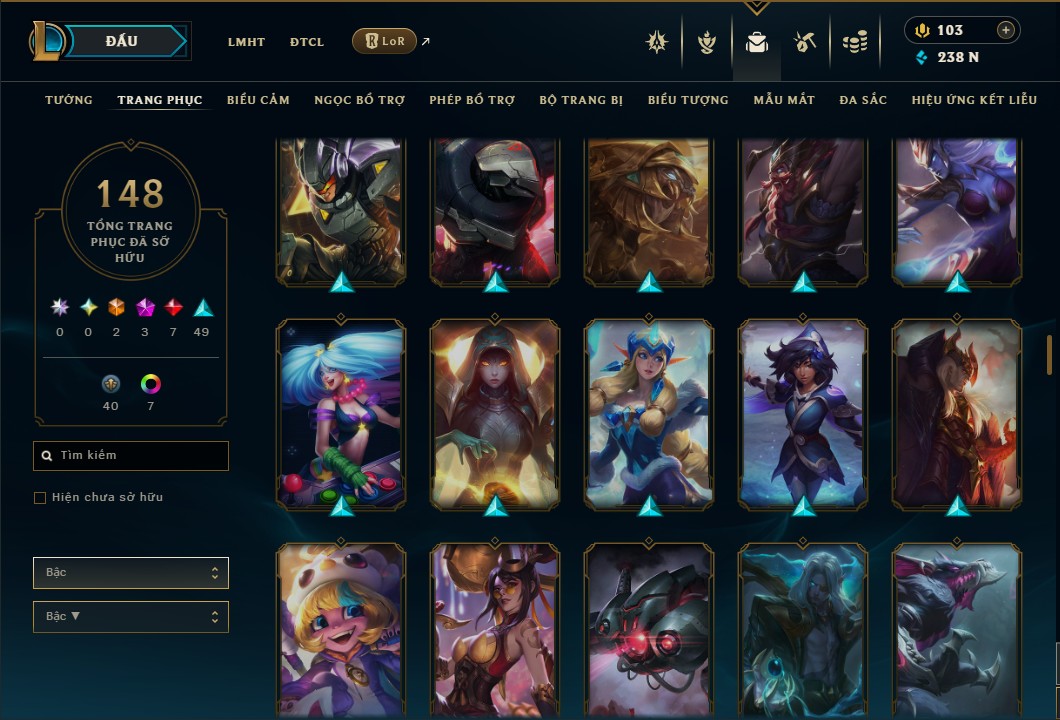Go to the BIỂU TƯỢNG tab
The width and height of the screenshot is (1060, 720).
tap(688, 100)
